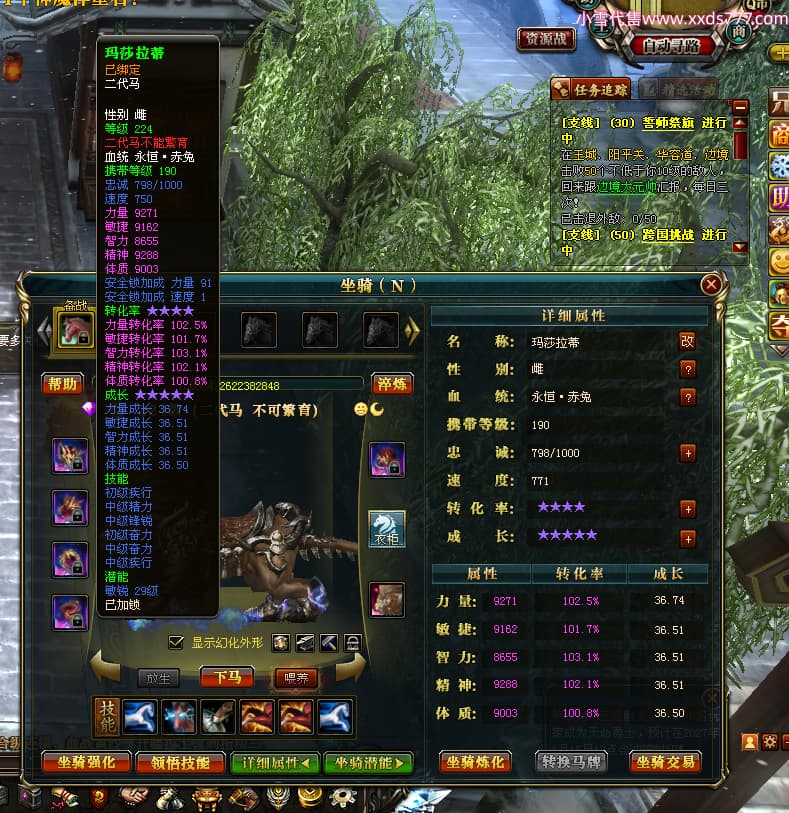Screen dimensions: 789x813
Task: Click the 淬炼 tempering button
Action: [391, 384]
